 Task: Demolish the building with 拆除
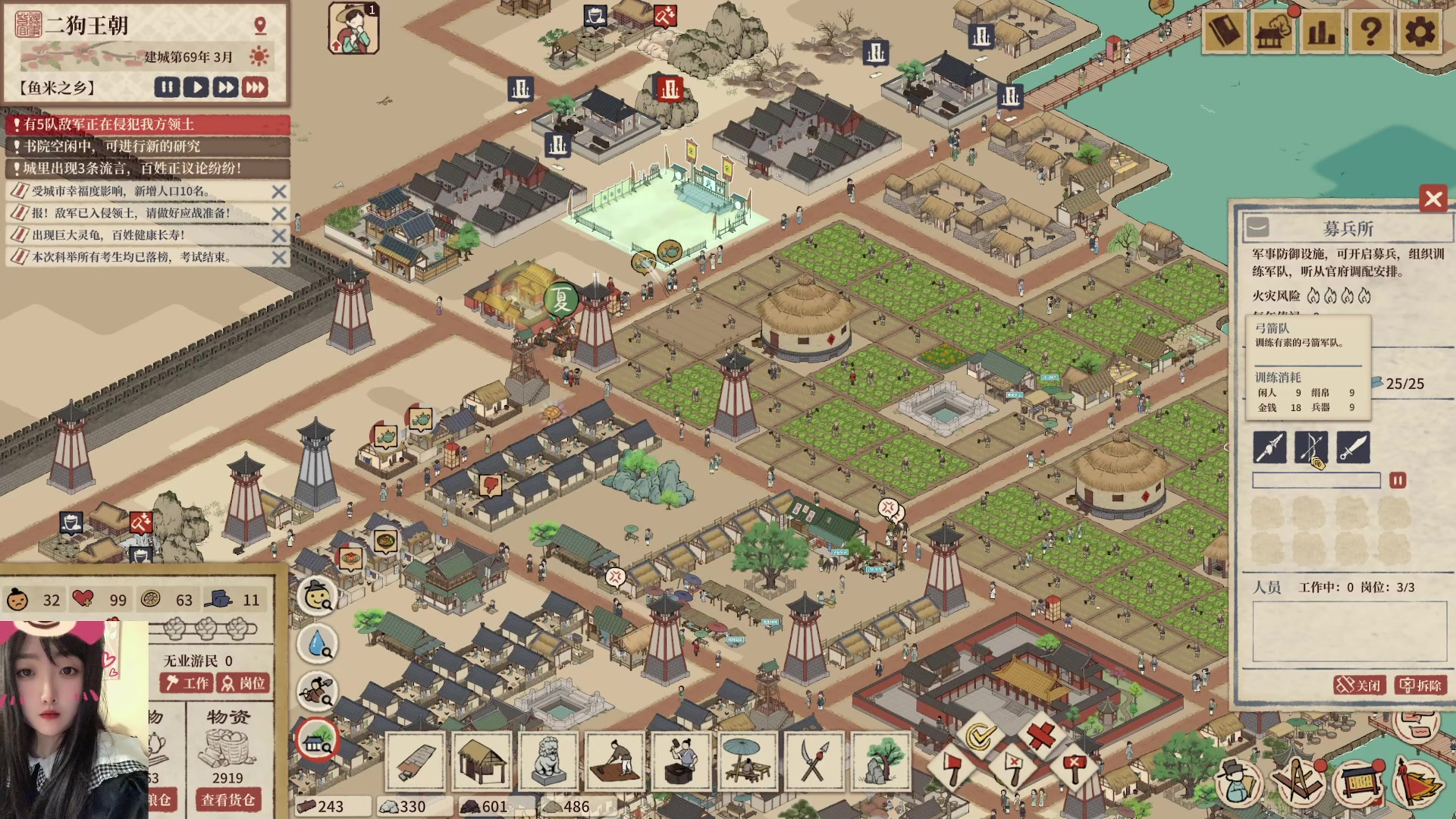point(1420,686)
